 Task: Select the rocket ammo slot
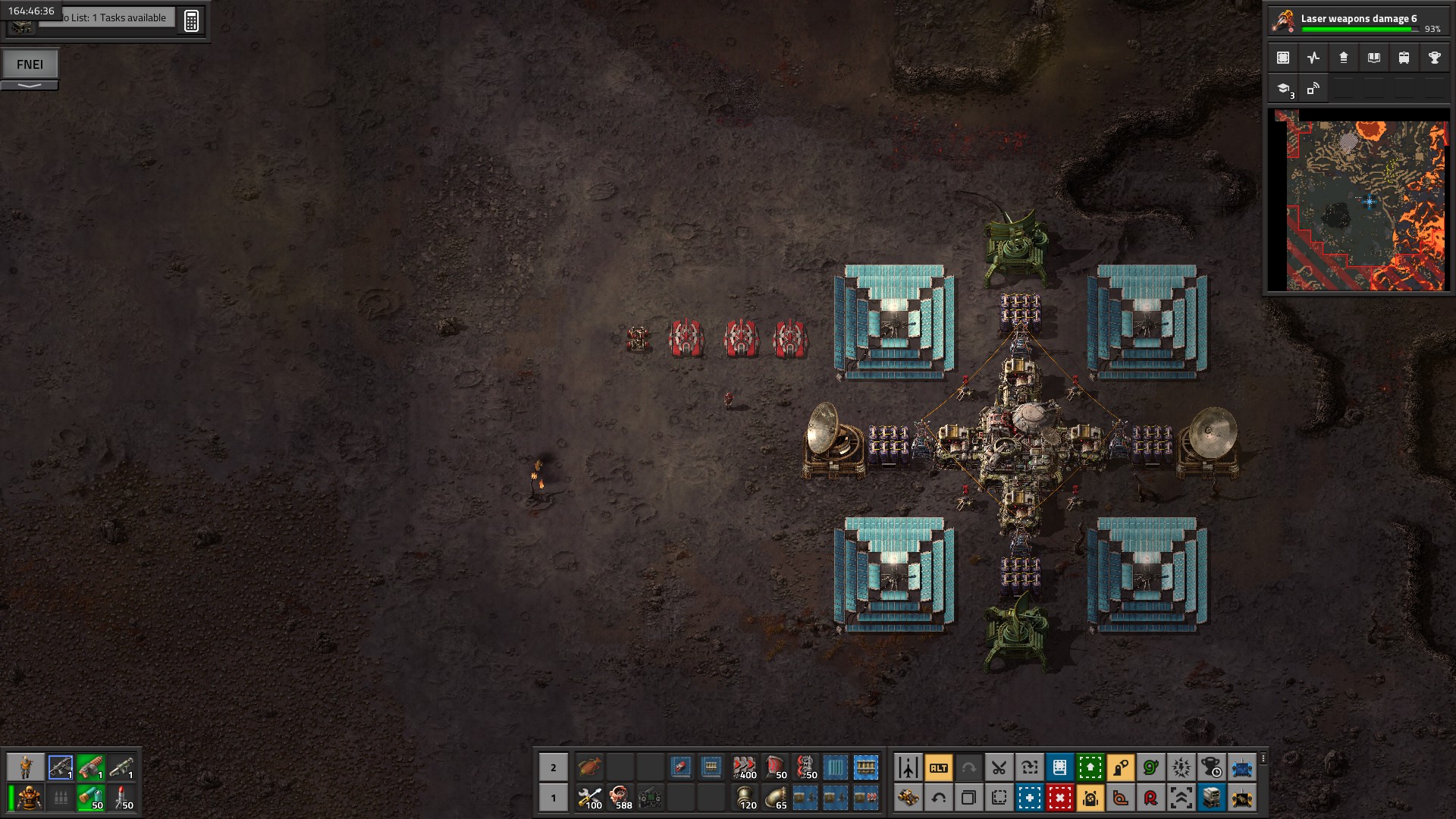121,798
